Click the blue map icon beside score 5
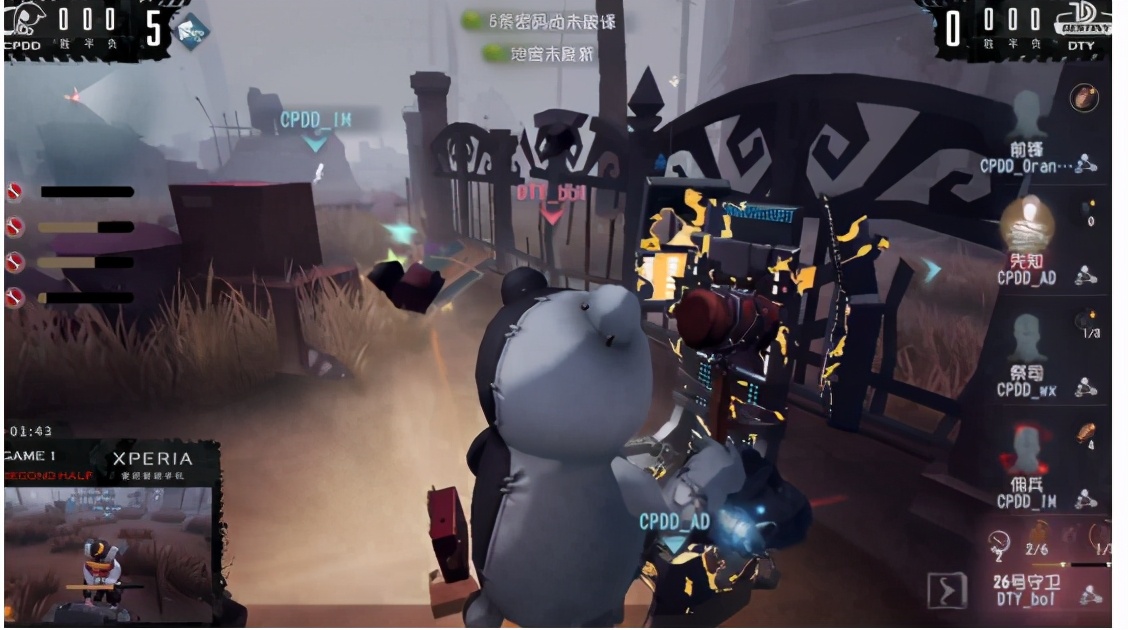Viewport: 1128px width, 630px height. pos(191,31)
